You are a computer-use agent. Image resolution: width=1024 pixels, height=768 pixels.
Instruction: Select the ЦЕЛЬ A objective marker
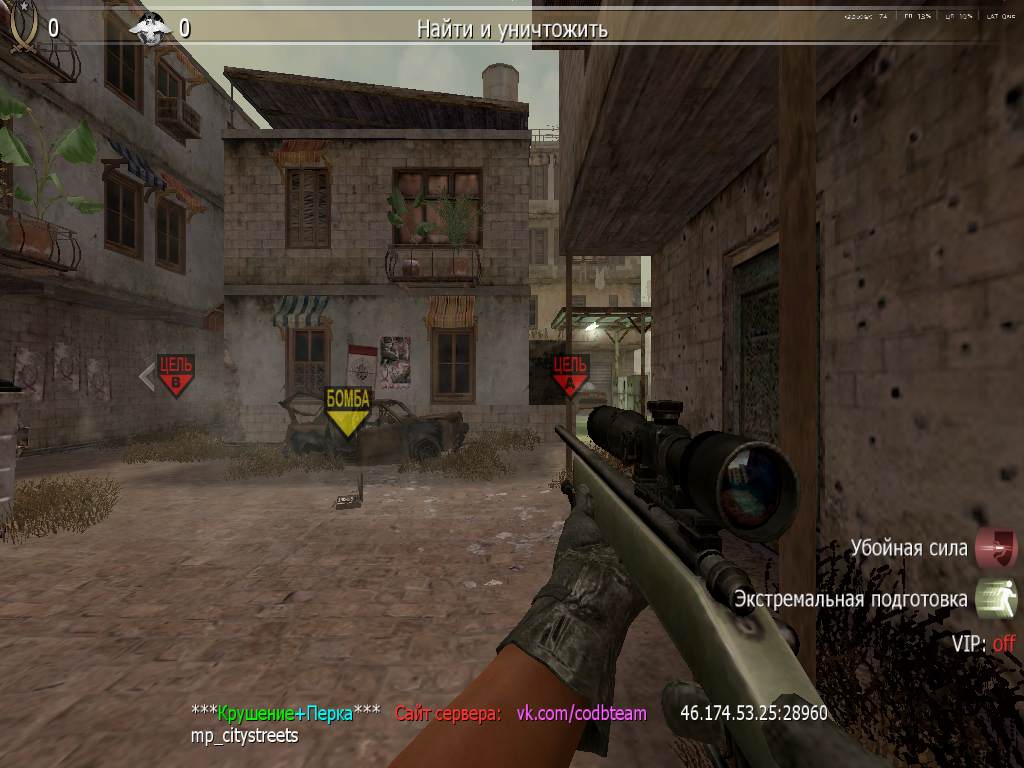click(x=570, y=375)
